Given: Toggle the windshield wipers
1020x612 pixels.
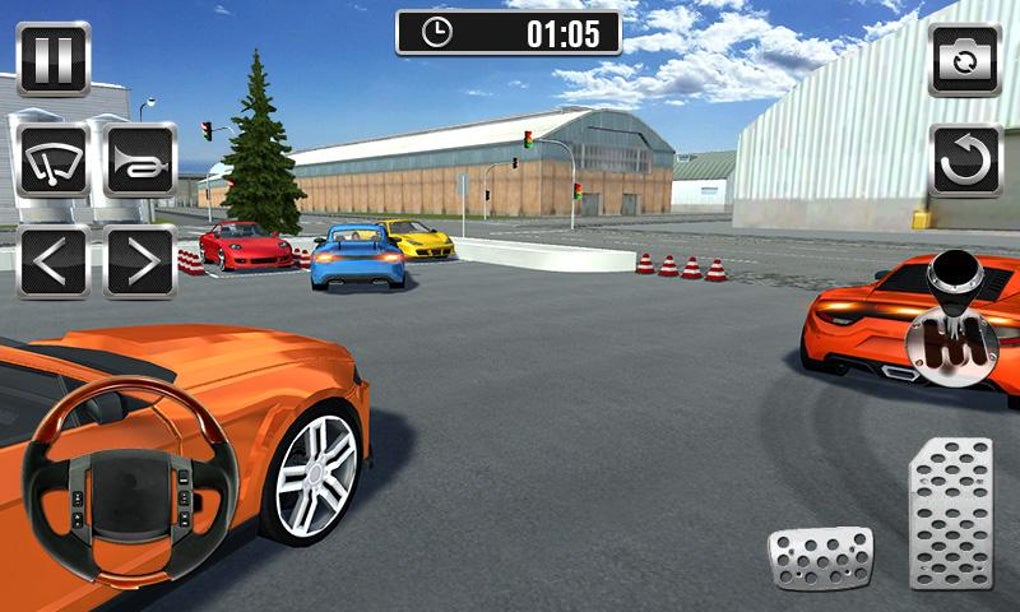Looking at the screenshot, I should pyautogui.click(x=53, y=160).
